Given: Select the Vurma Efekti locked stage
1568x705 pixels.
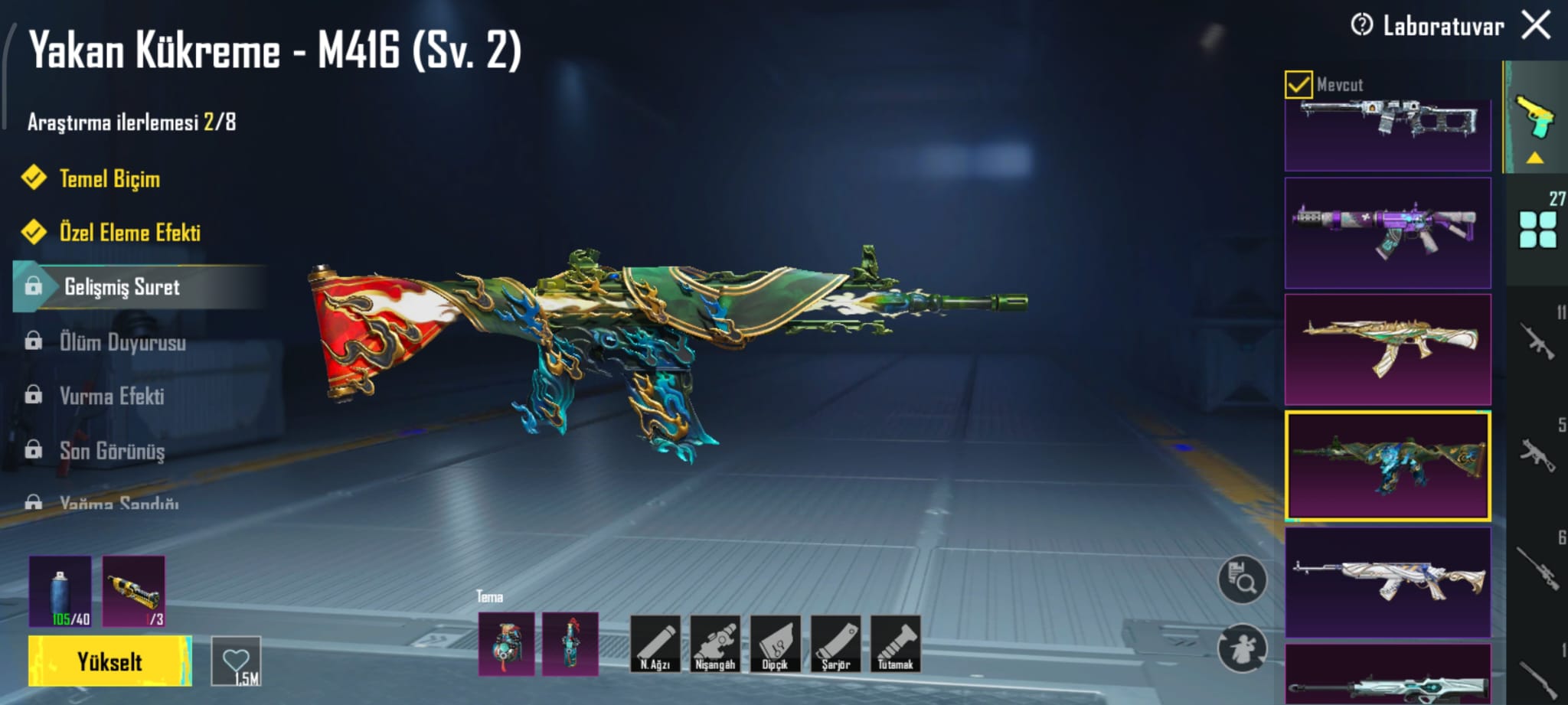Looking at the screenshot, I should 112,397.
